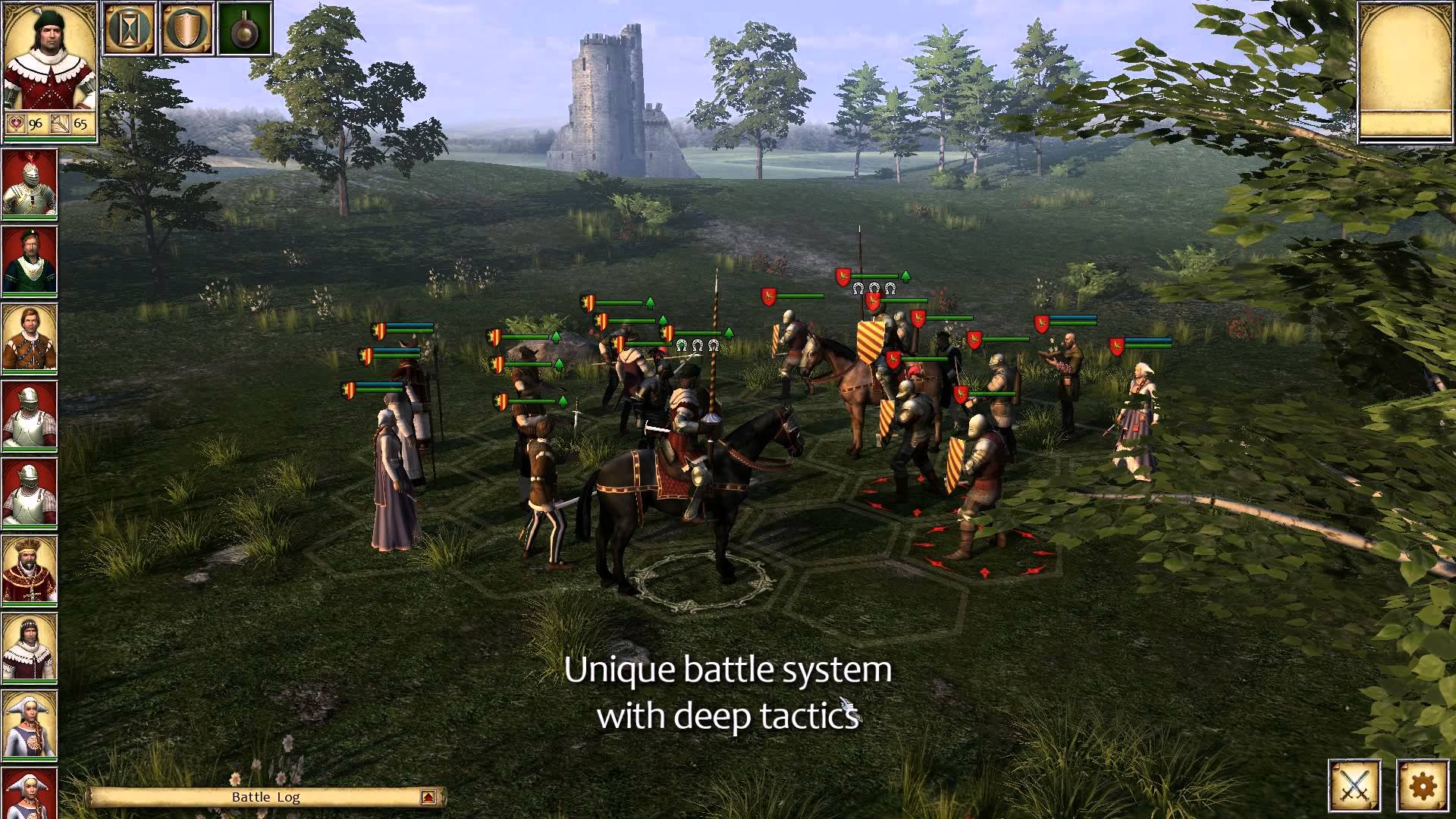Expand the Battle Log with red arrow
This screenshot has width=1456, height=819.
[x=428, y=797]
